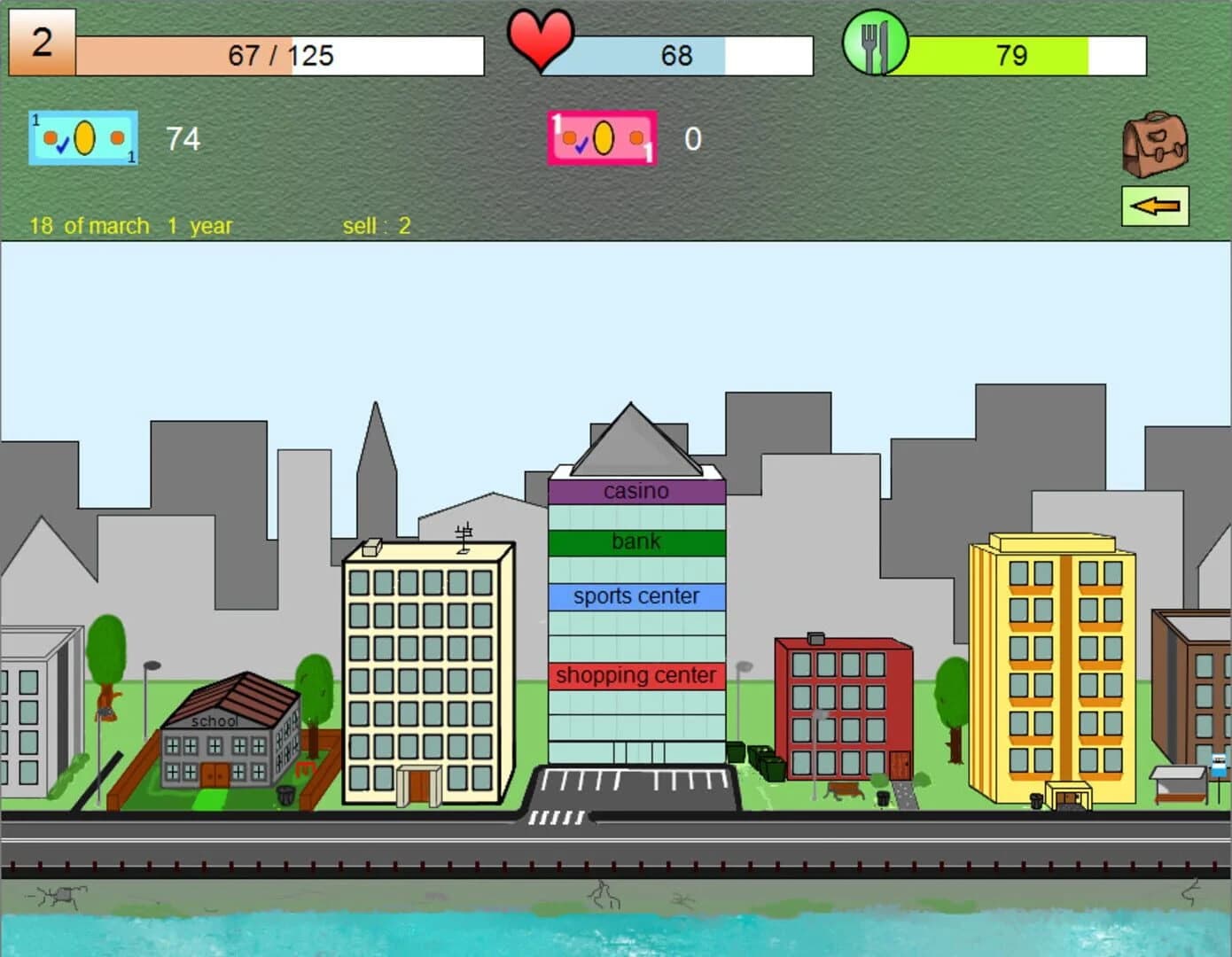Click the fork and knife hunger icon
This screenshot has height=957, width=1232.
(x=877, y=43)
